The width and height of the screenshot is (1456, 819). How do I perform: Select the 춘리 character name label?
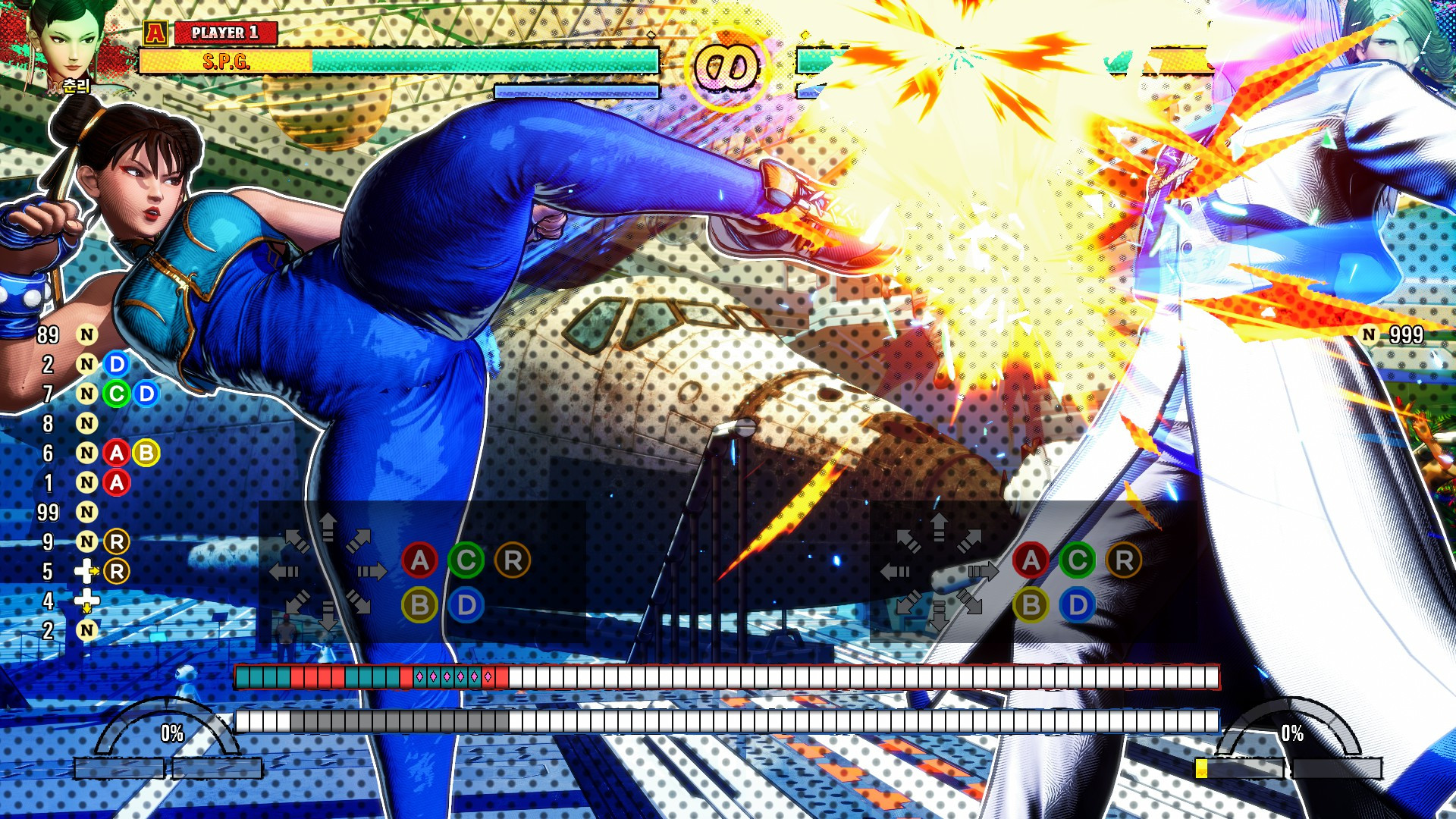pyautogui.click(x=77, y=86)
